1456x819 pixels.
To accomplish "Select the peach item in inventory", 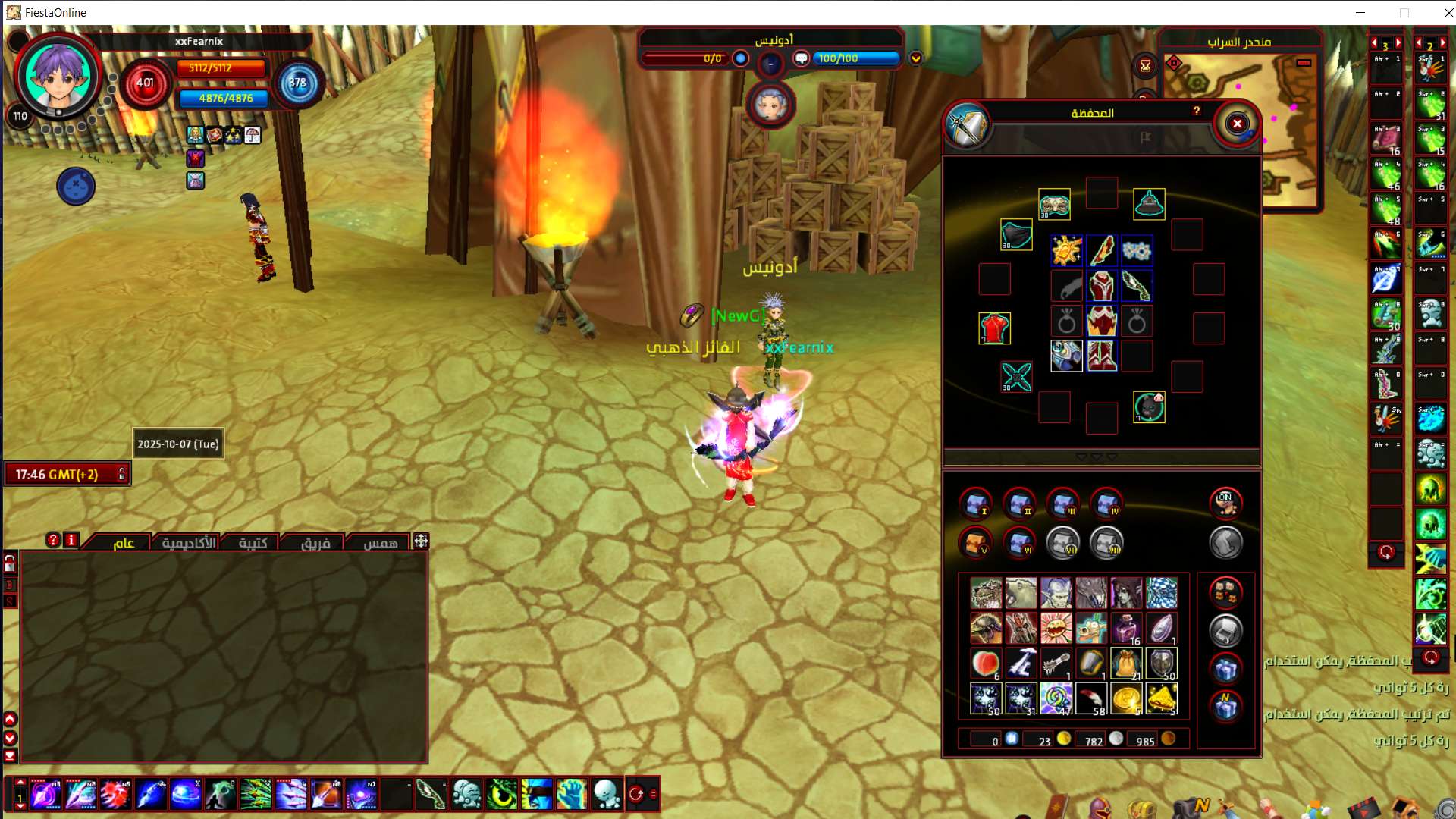I will coord(986,664).
